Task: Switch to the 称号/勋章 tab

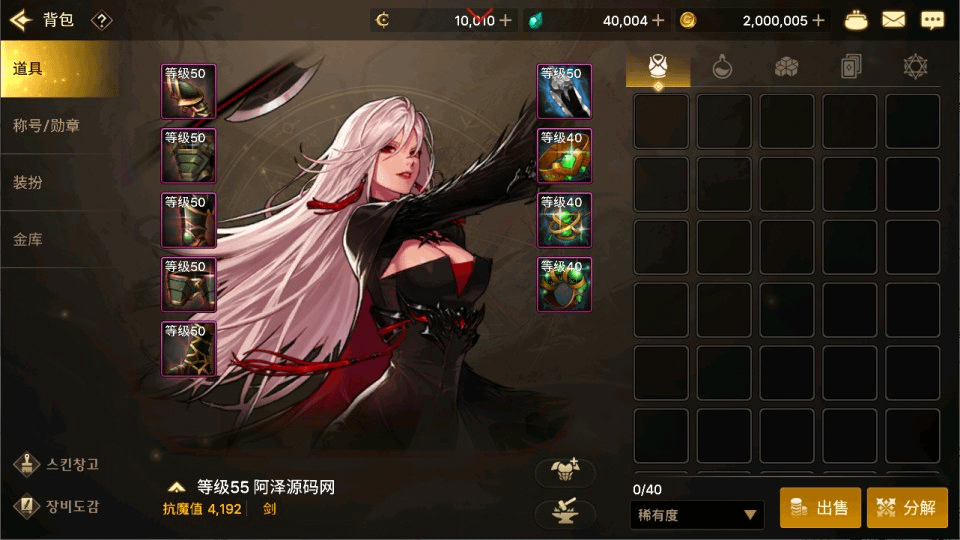Action: [58, 126]
